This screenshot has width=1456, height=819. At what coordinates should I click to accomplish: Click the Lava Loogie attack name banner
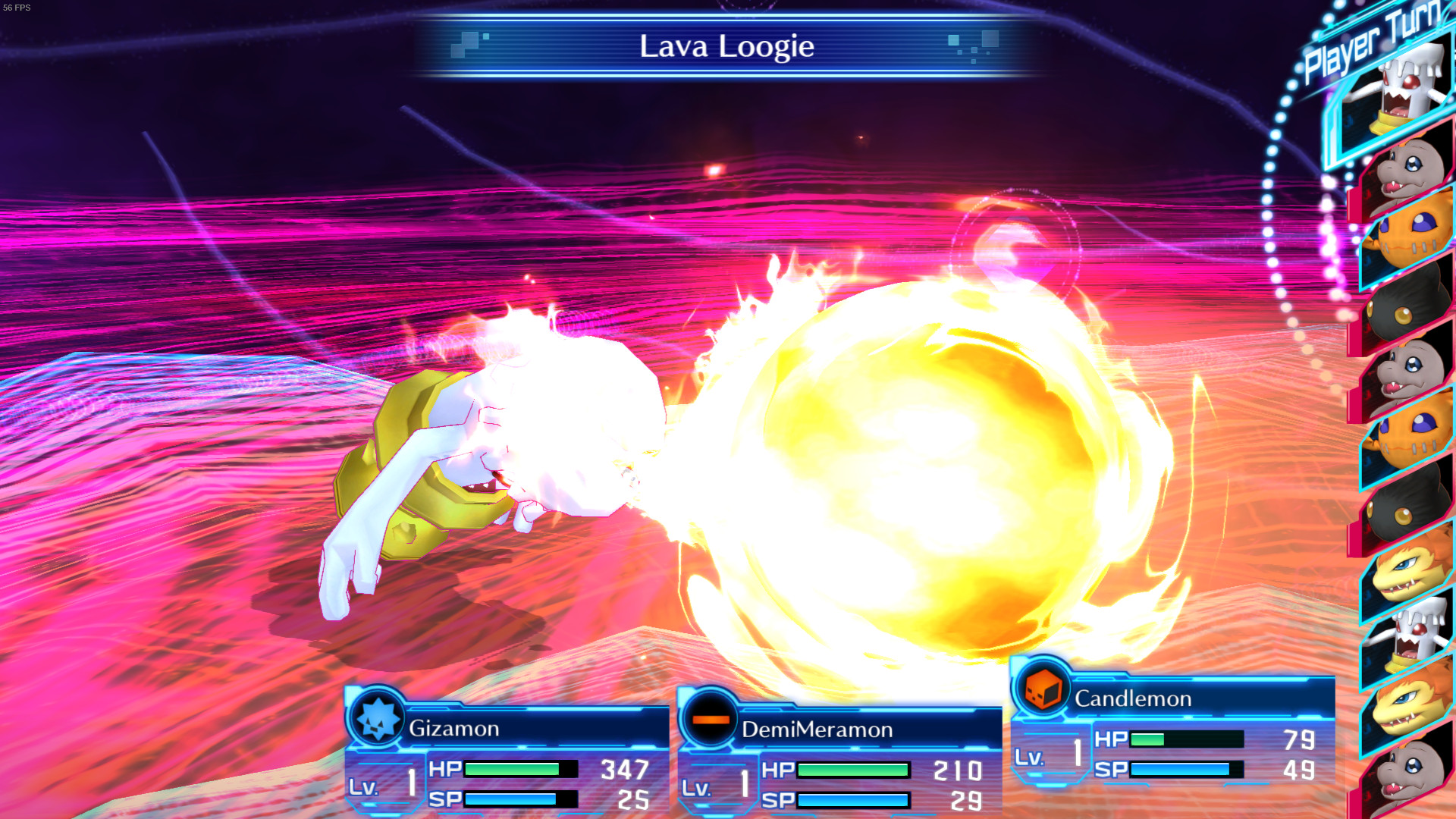click(x=726, y=47)
